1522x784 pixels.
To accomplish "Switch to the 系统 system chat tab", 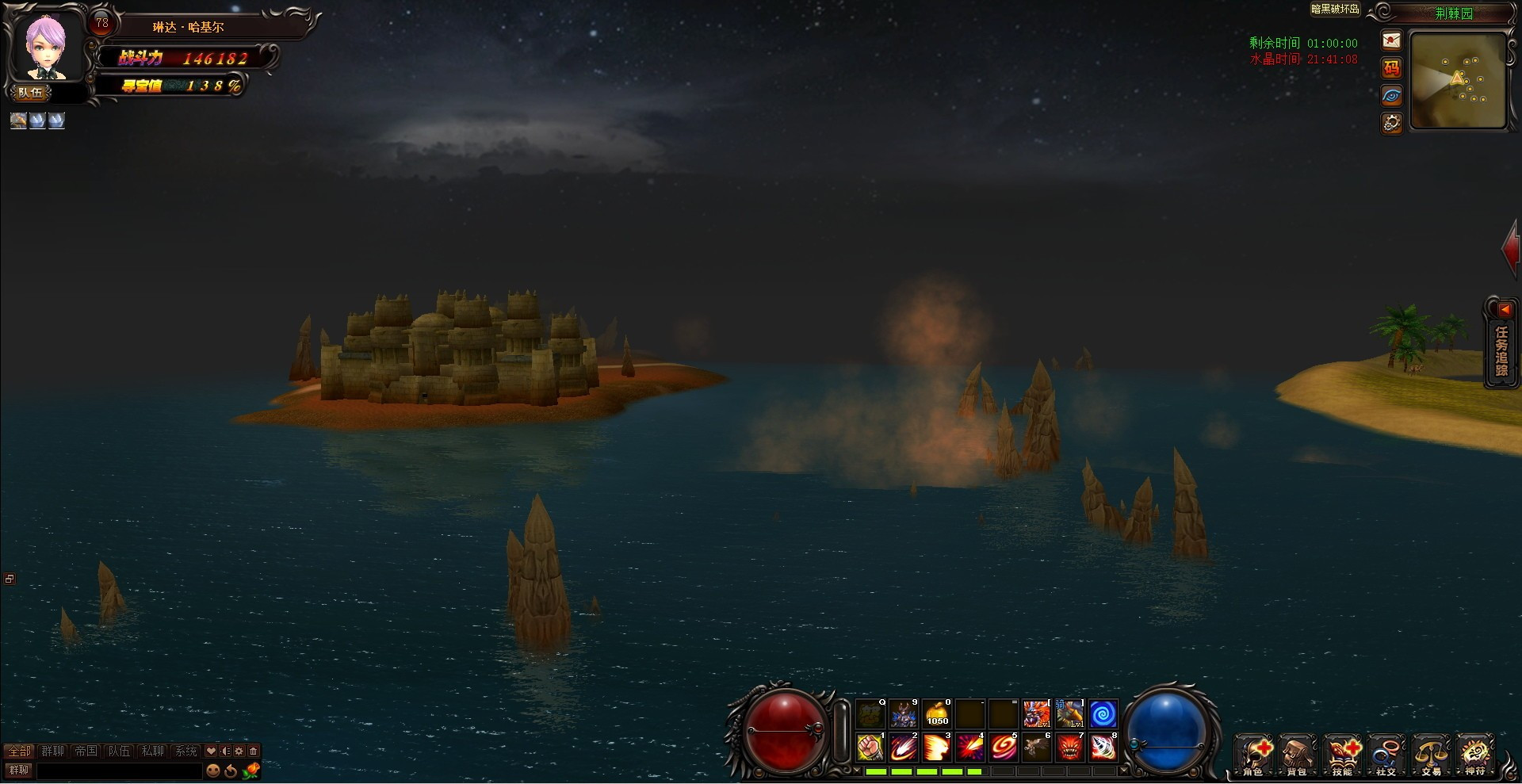I will [185, 751].
